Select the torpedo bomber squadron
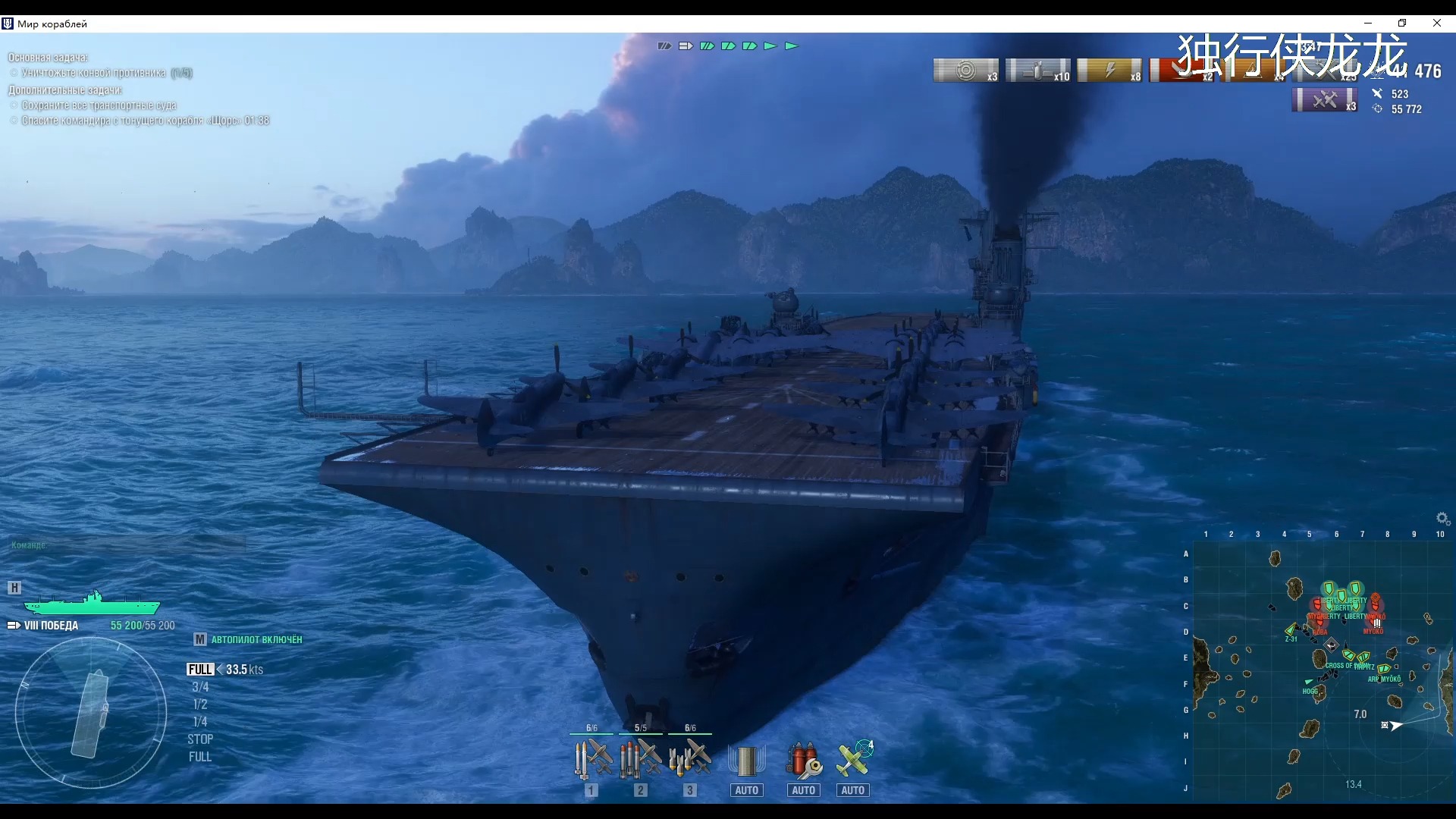The height and width of the screenshot is (819, 1456). (x=641, y=758)
